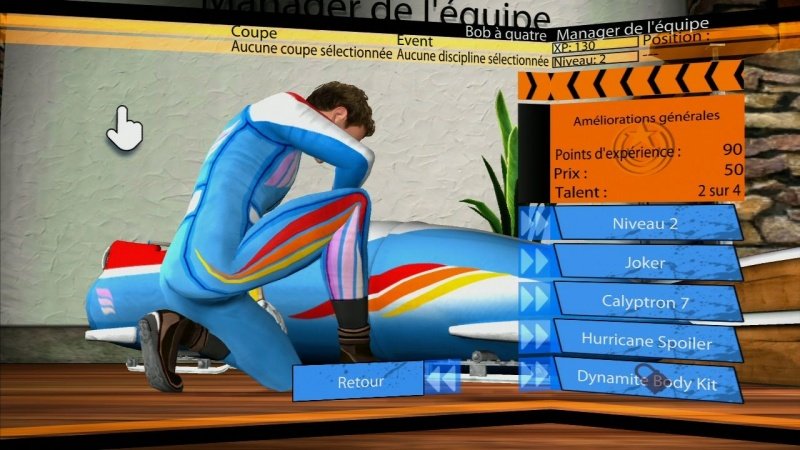This screenshot has width=800, height=450.
Task: Select the Niveau 2 upgrade
Action: pyautogui.click(x=646, y=224)
